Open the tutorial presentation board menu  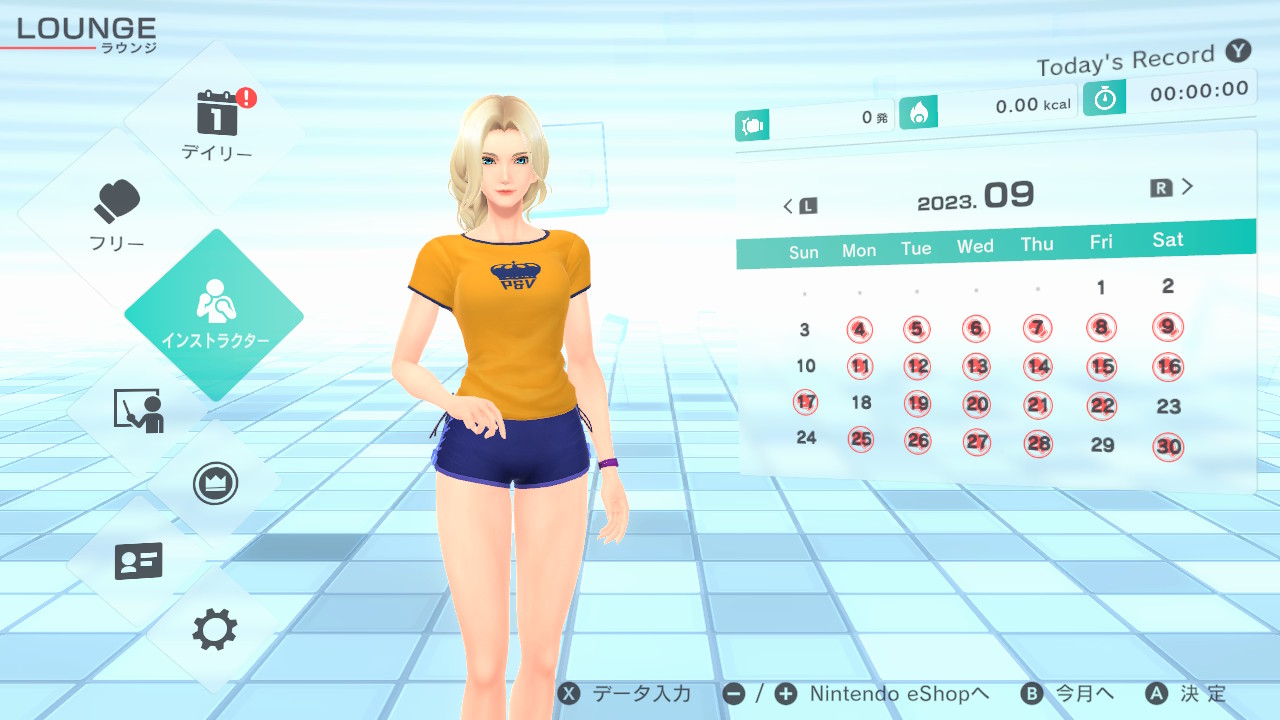coord(138,410)
